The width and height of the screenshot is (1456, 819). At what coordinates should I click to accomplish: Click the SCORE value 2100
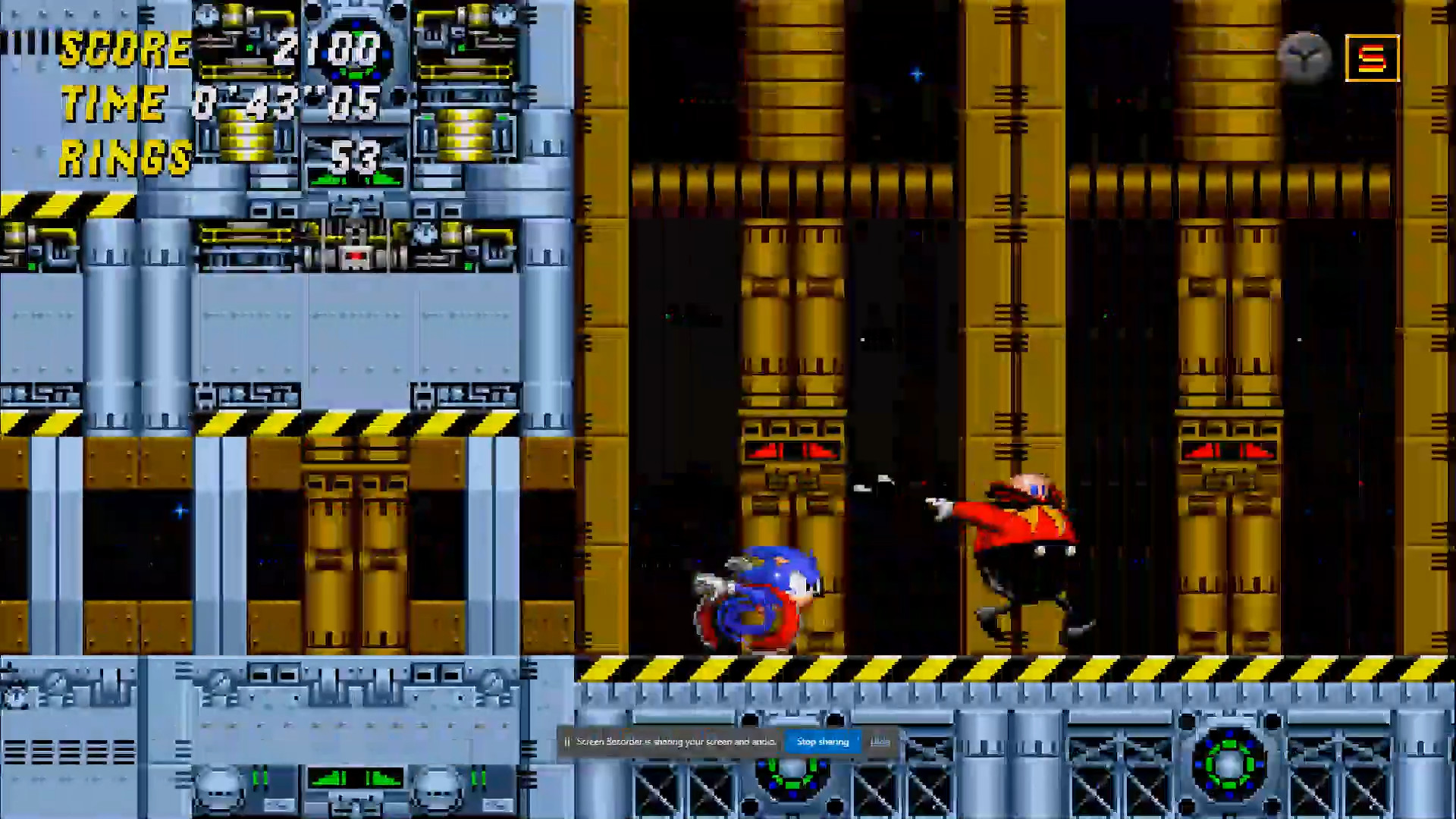click(x=326, y=51)
